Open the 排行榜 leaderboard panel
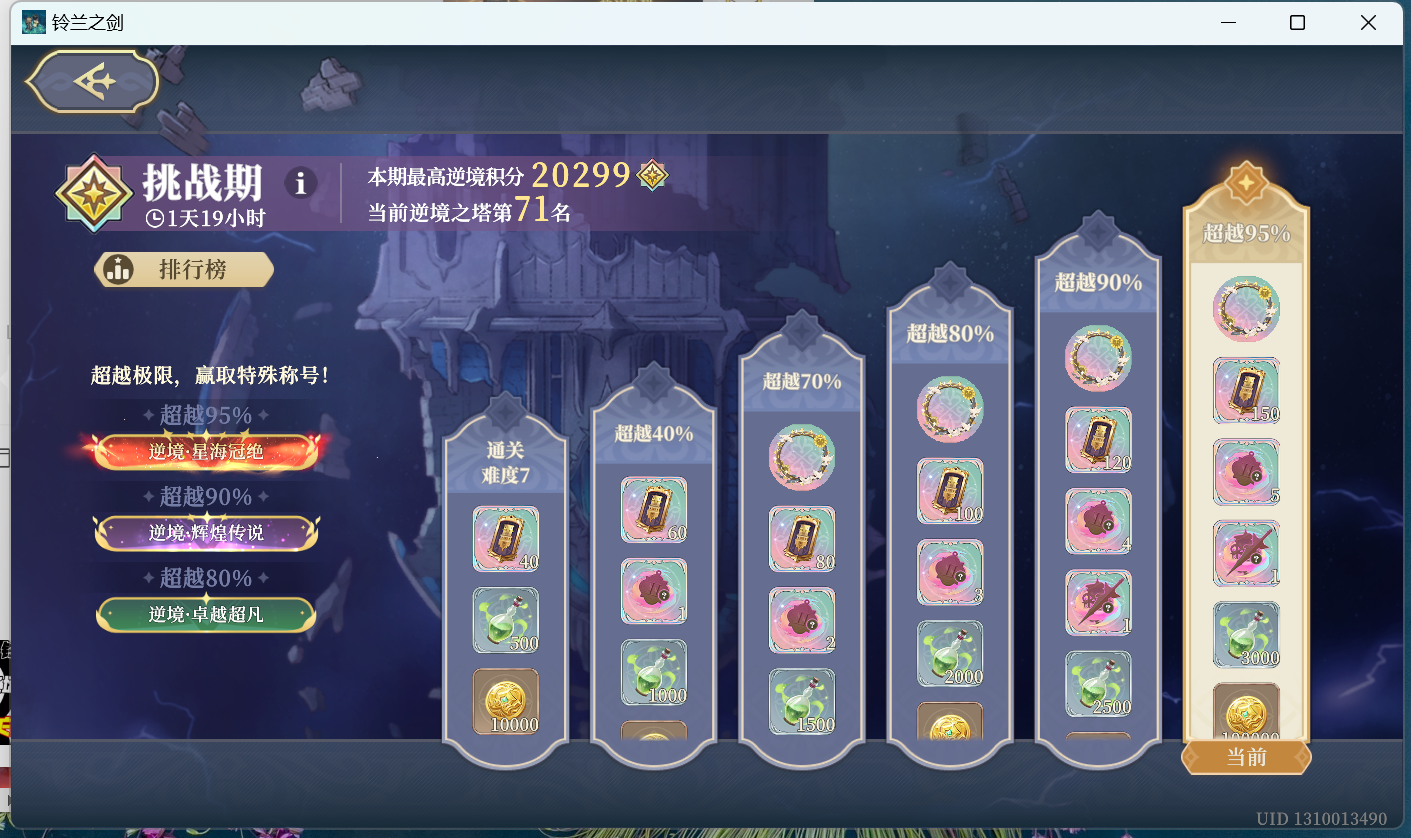The height and width of the screenshot is (838, 1411). click(x=183, y=269)
